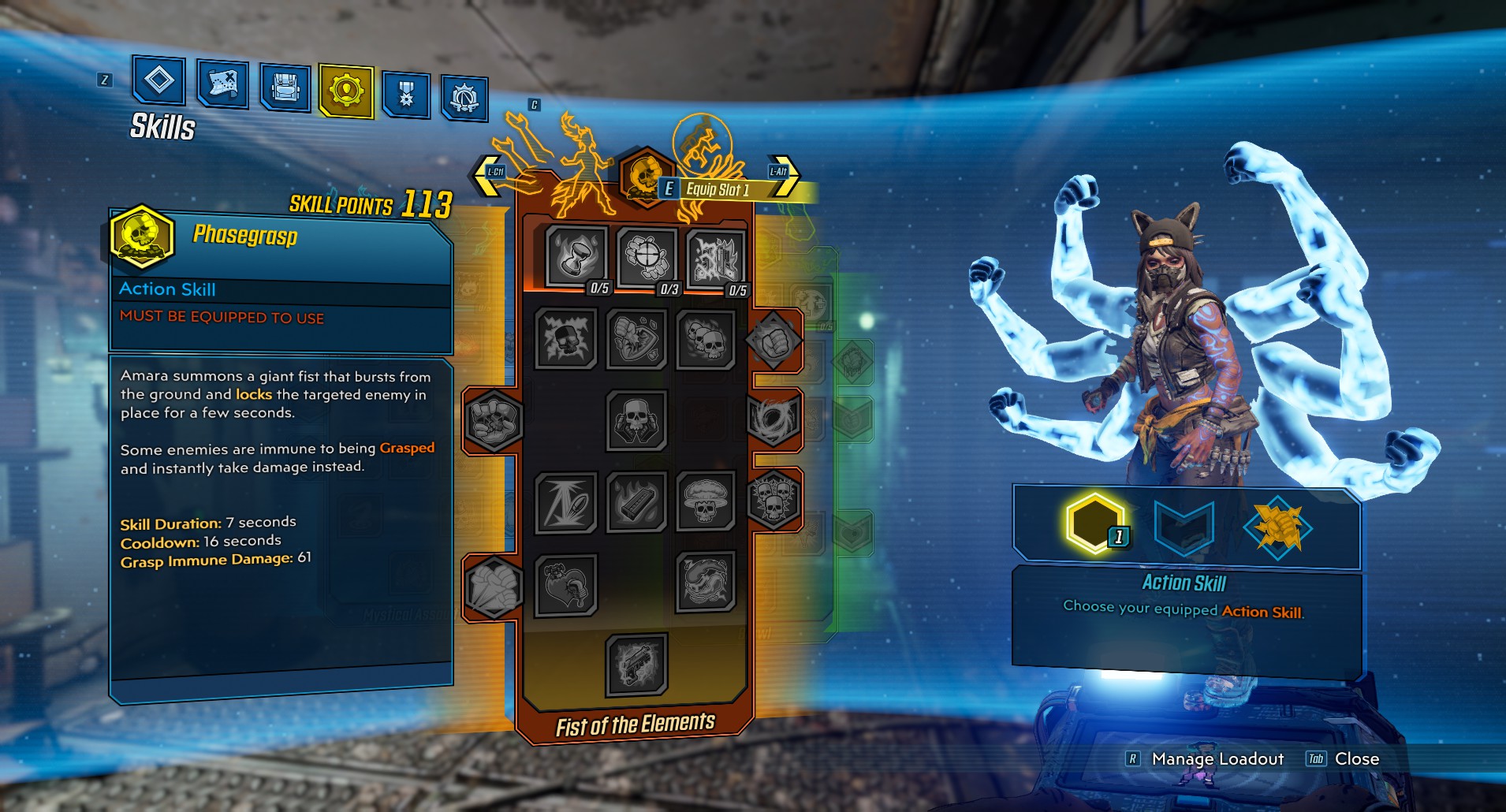Choose the crosshair skill with 0/3 points
Image resolution: width=1506 pixels, height=812 pixels.
[647, 256]
